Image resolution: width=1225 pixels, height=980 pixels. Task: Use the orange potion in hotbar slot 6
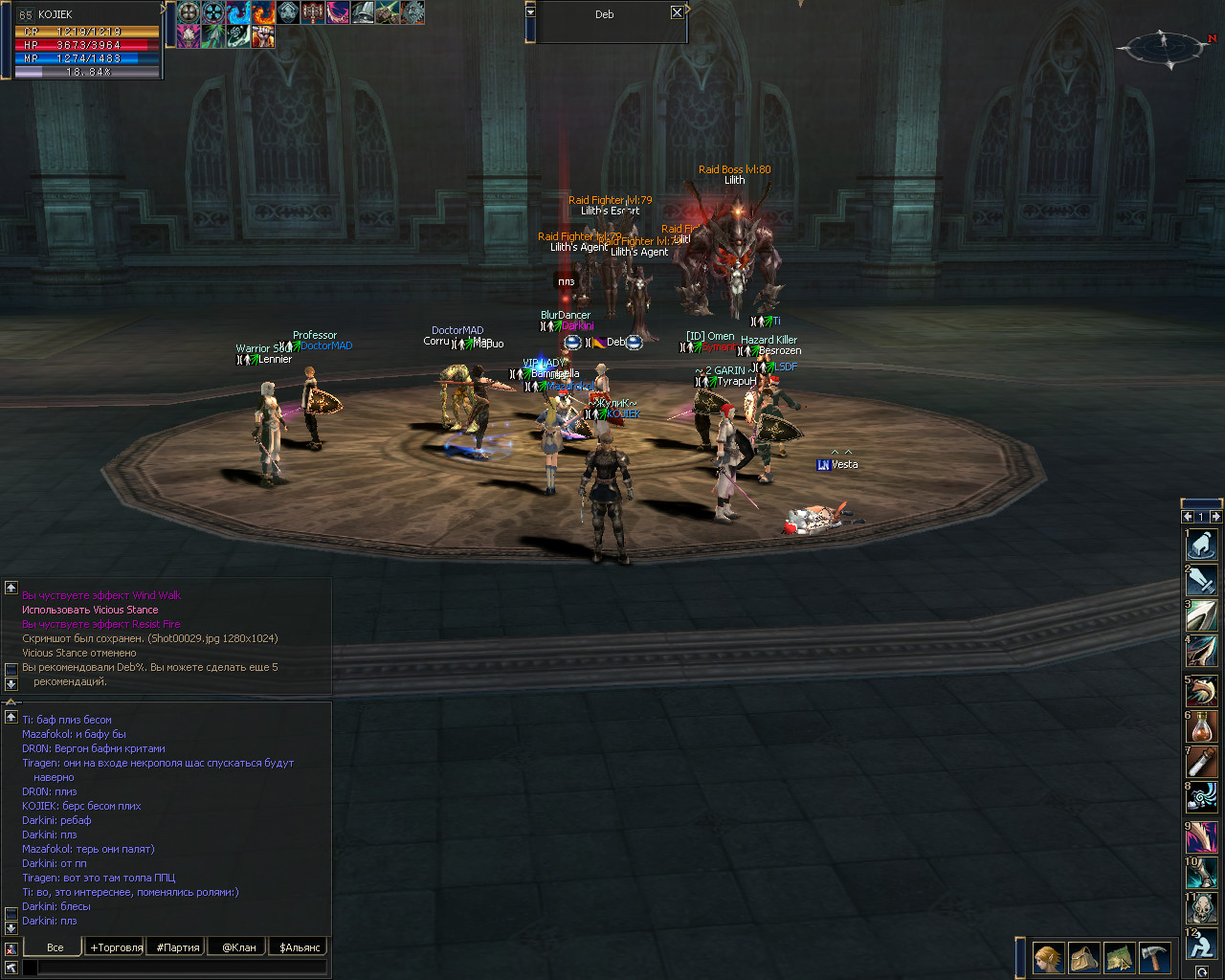pos(1201,726)
